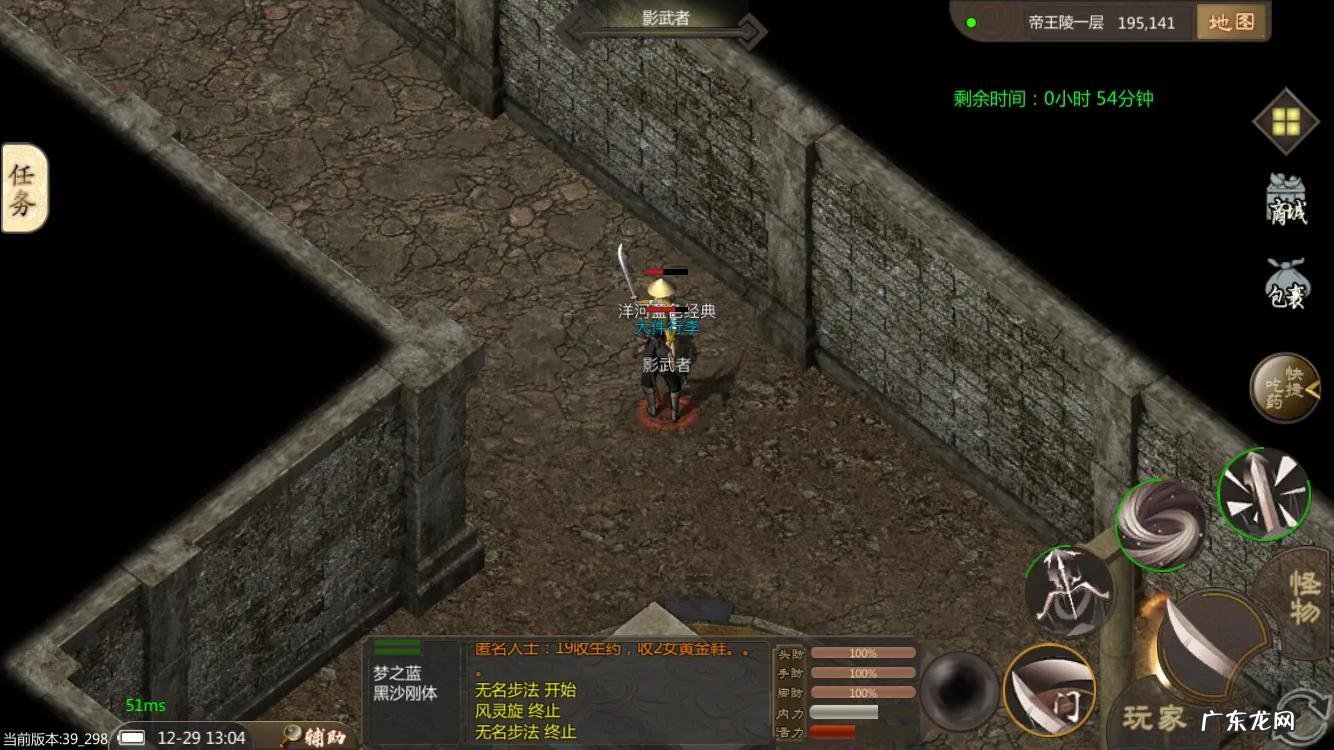
Task: Click the yellow four-square grid menu icon
Action: 1286,122
